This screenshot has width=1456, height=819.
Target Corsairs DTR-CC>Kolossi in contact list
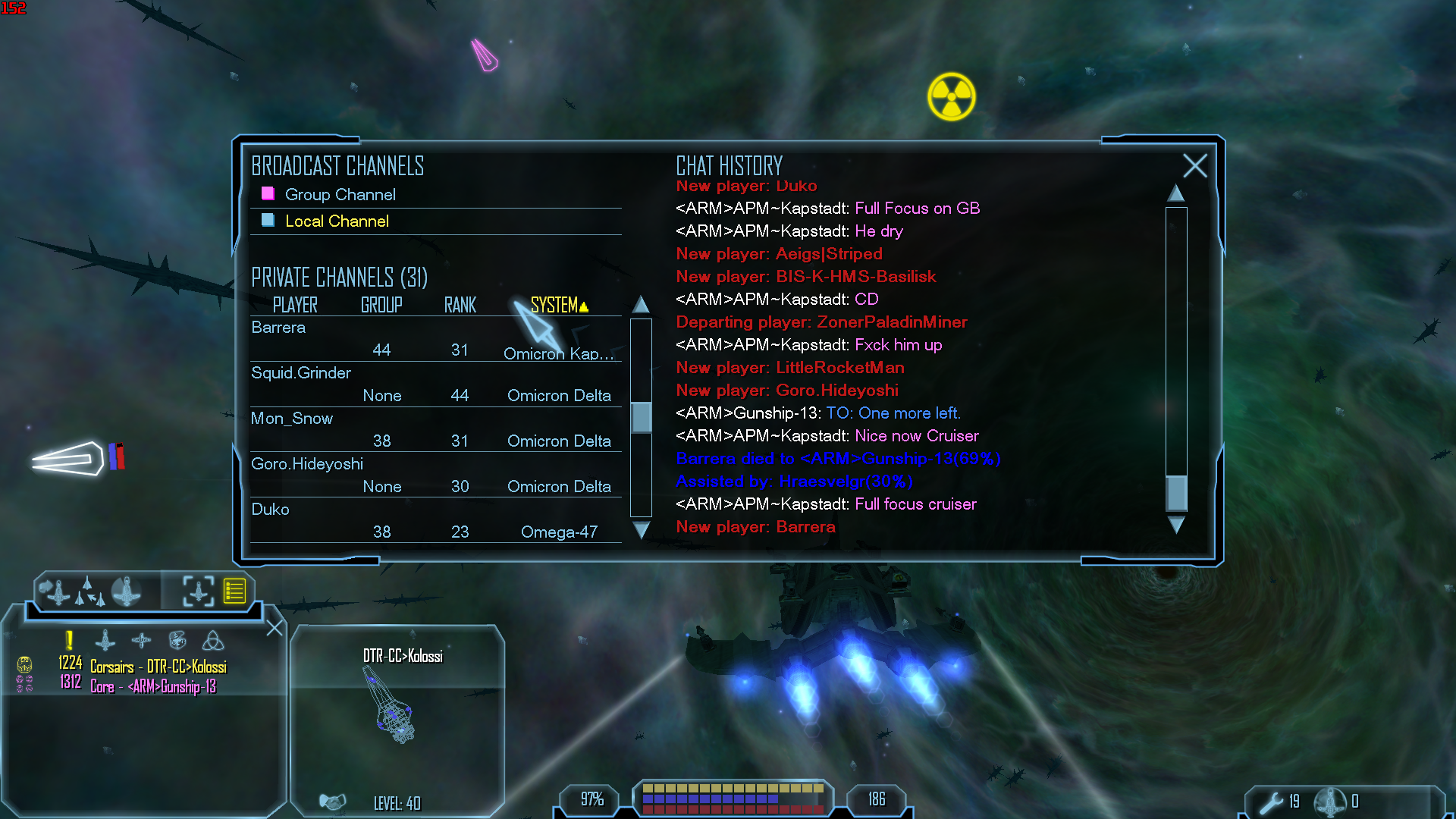click(x=158, y=667)
